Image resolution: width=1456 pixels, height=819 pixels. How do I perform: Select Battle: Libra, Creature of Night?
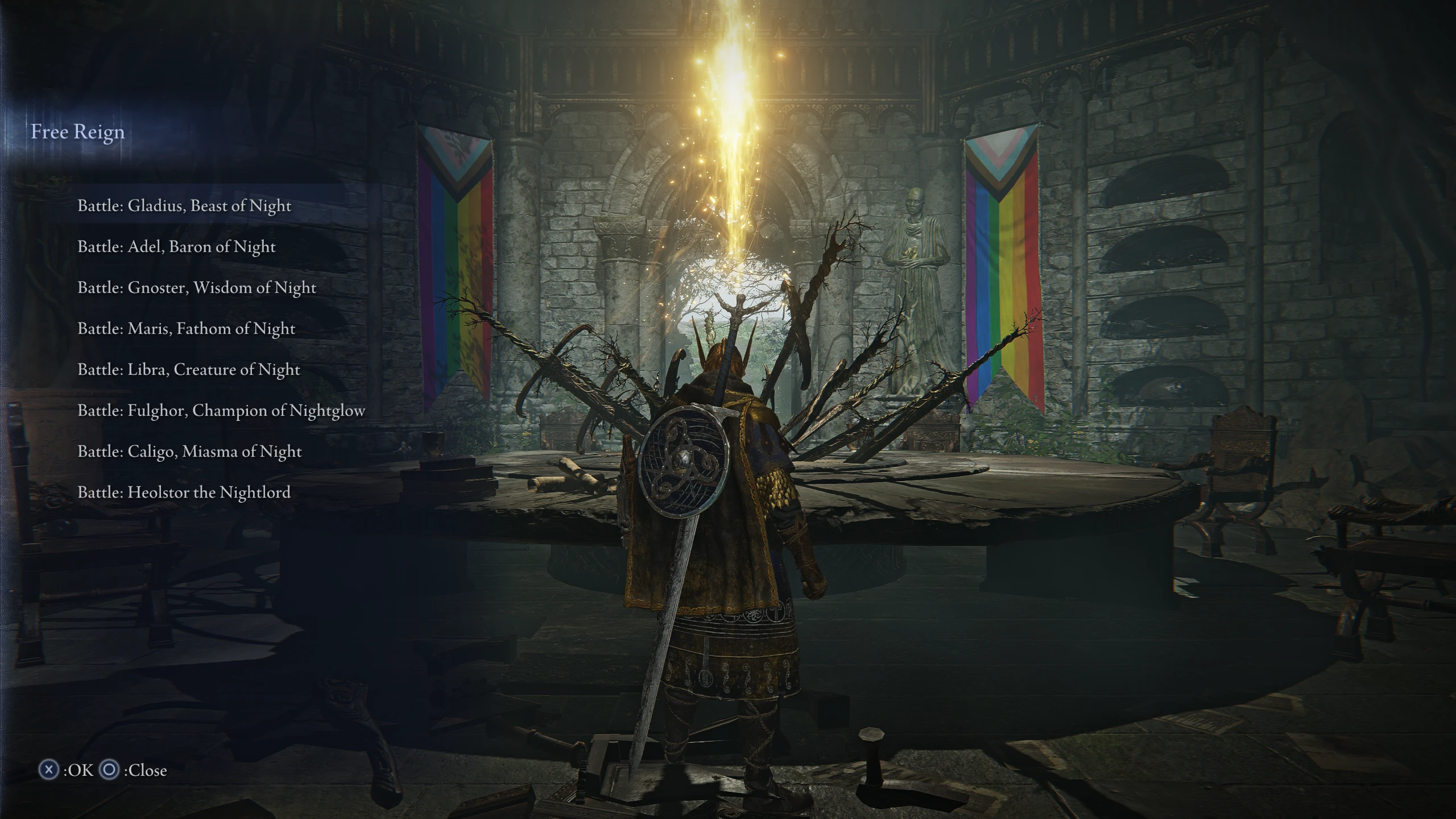click(x=188, y=370)
